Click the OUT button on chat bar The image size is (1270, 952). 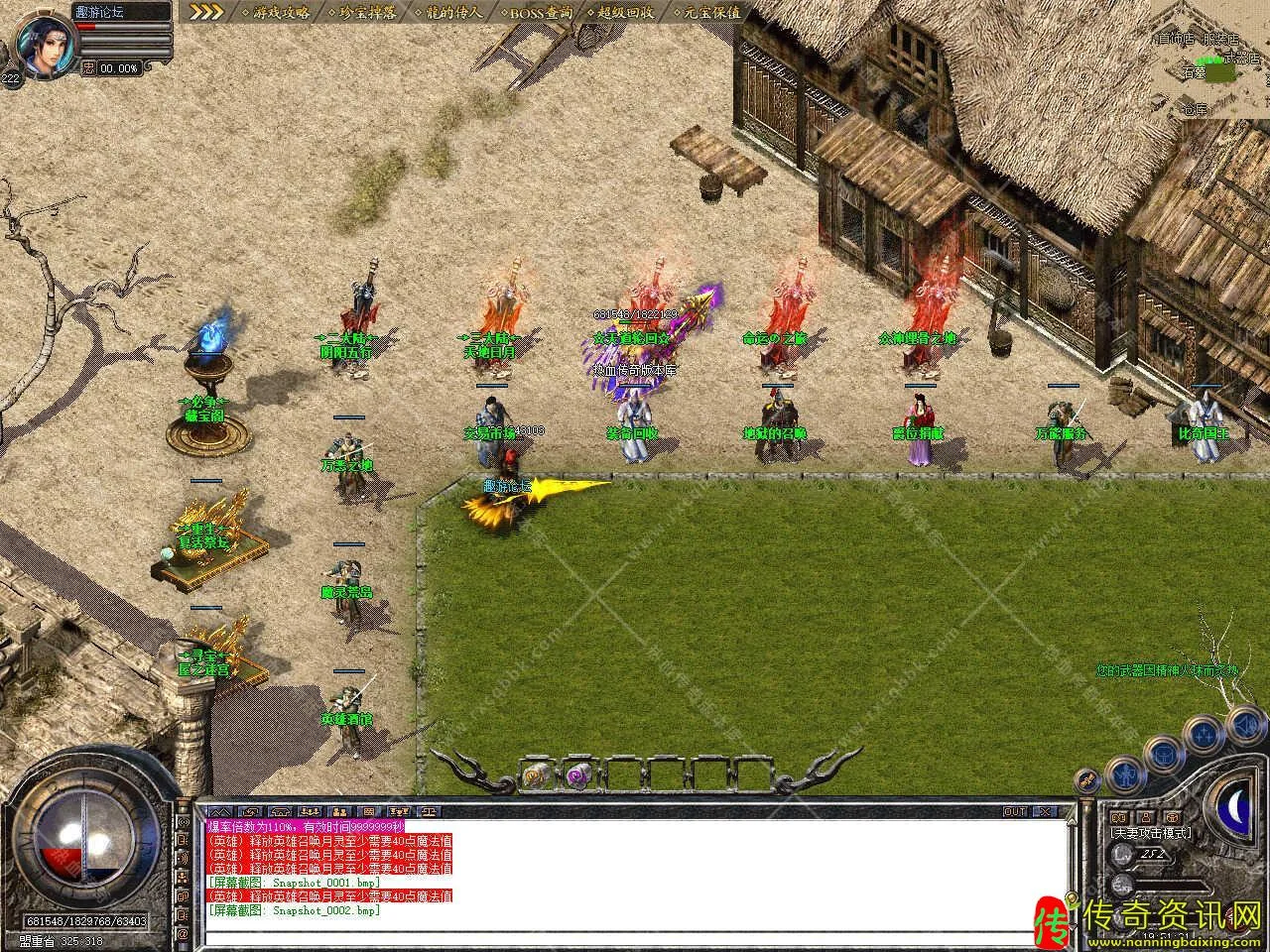(1015, 811)
